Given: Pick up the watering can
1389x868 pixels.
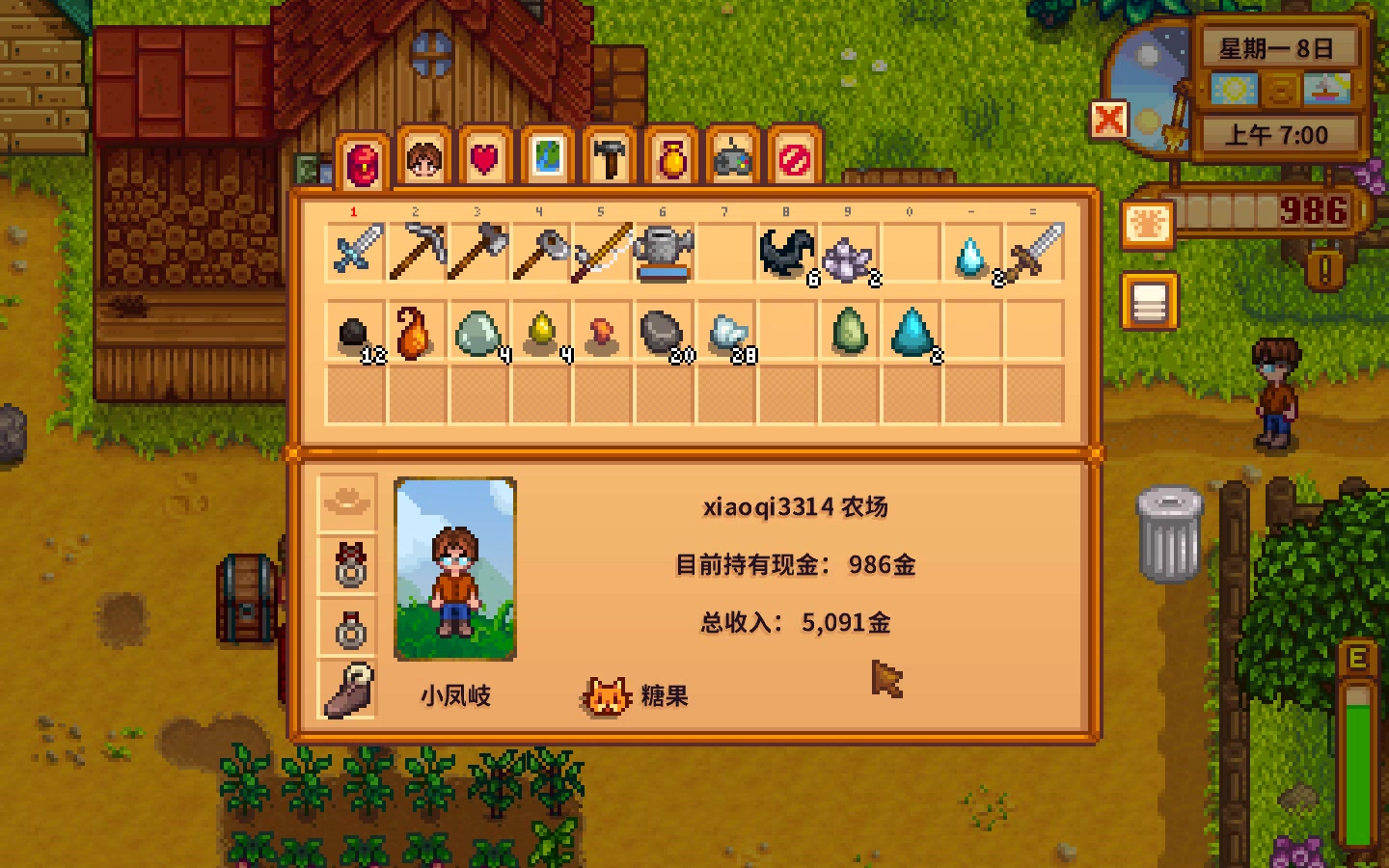Looking at the screenshot, I should (664, 252).
